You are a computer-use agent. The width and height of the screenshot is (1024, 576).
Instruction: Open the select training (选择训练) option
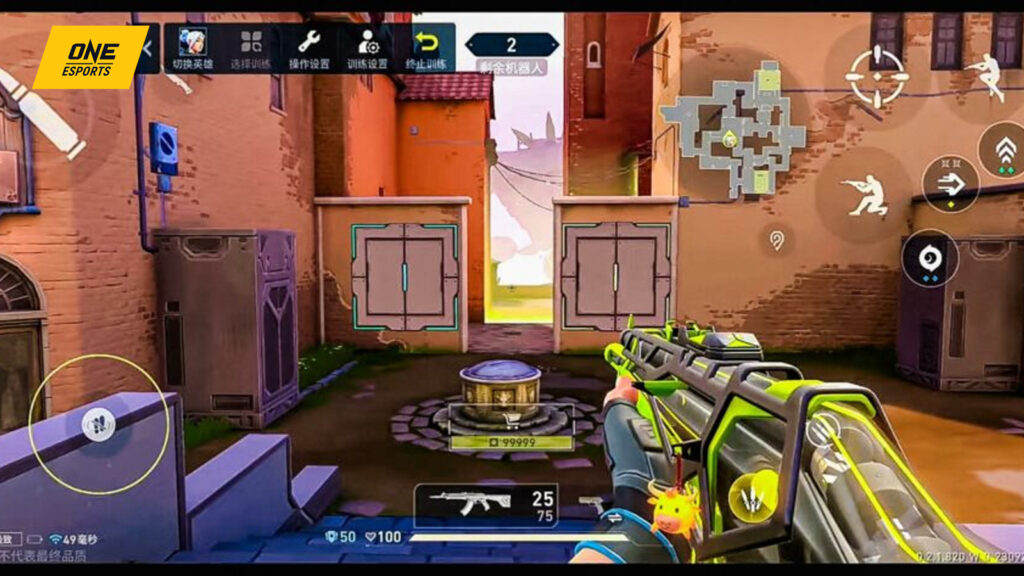coord(251,47)
